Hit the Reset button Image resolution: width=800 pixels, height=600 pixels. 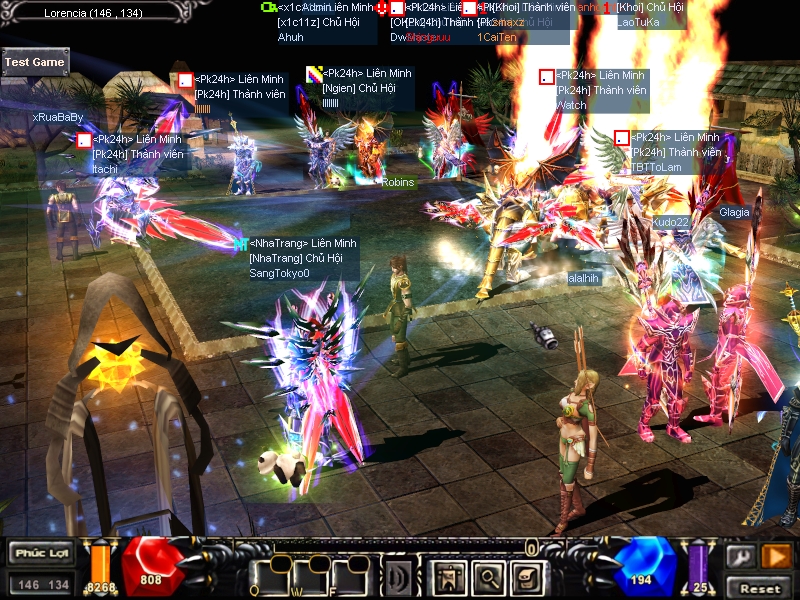click(x=760, y=588)
